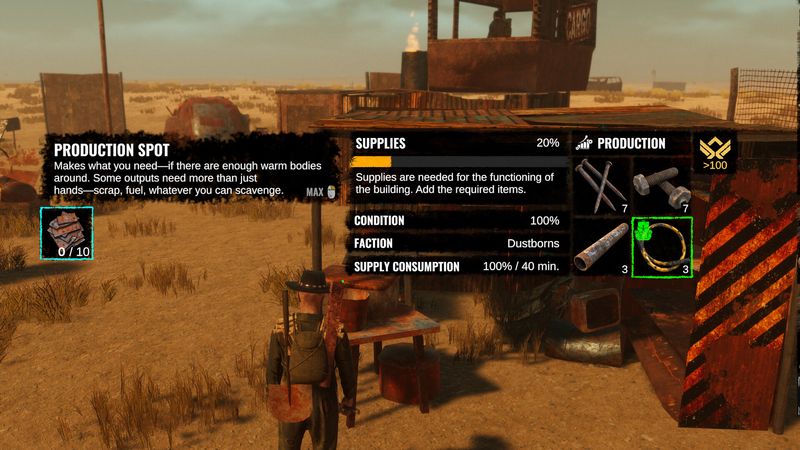
Task: Select the bolts production item
Action: click(661, 186)
